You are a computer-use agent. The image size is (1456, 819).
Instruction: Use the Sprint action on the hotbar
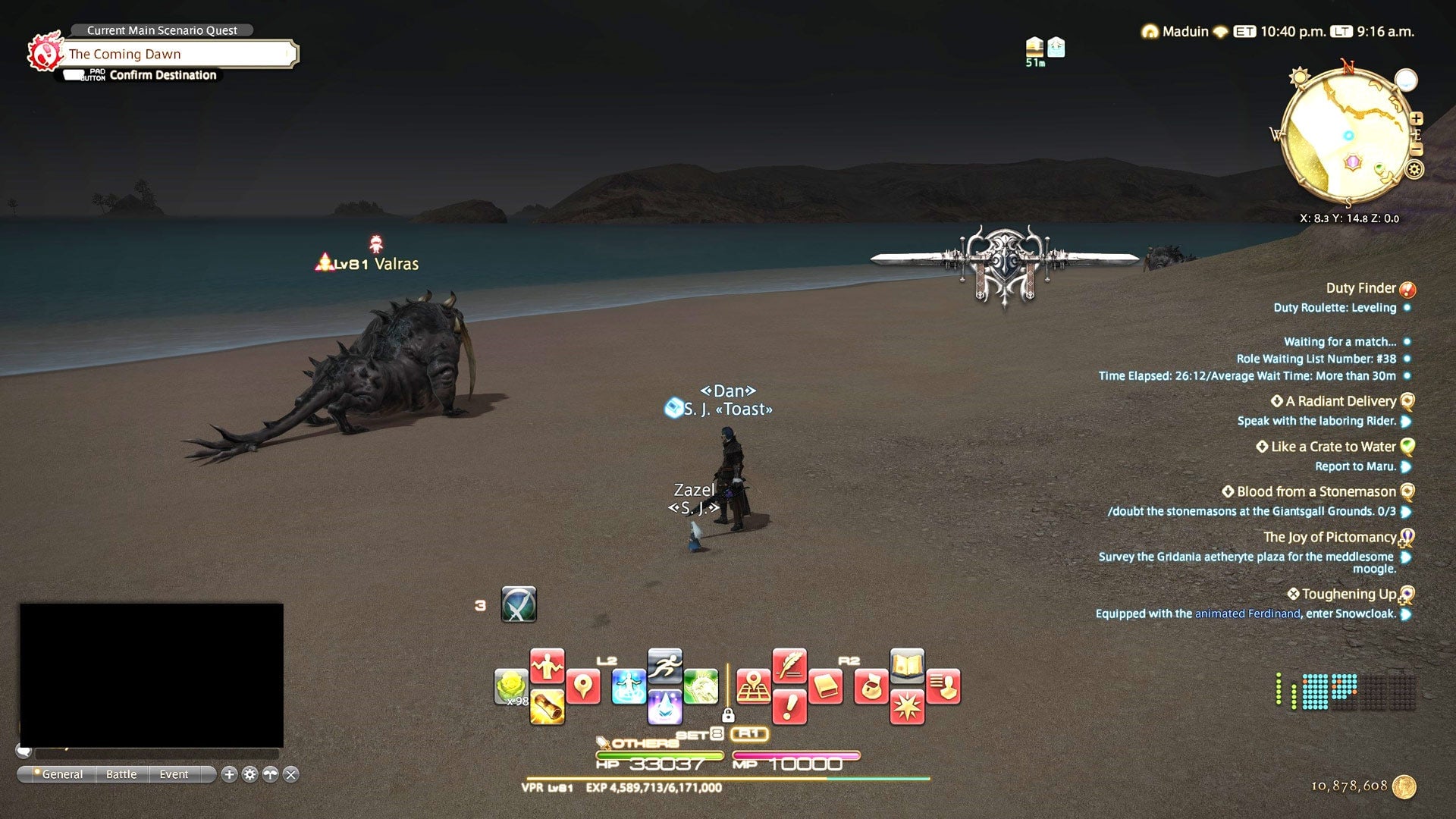click(667, 664)
